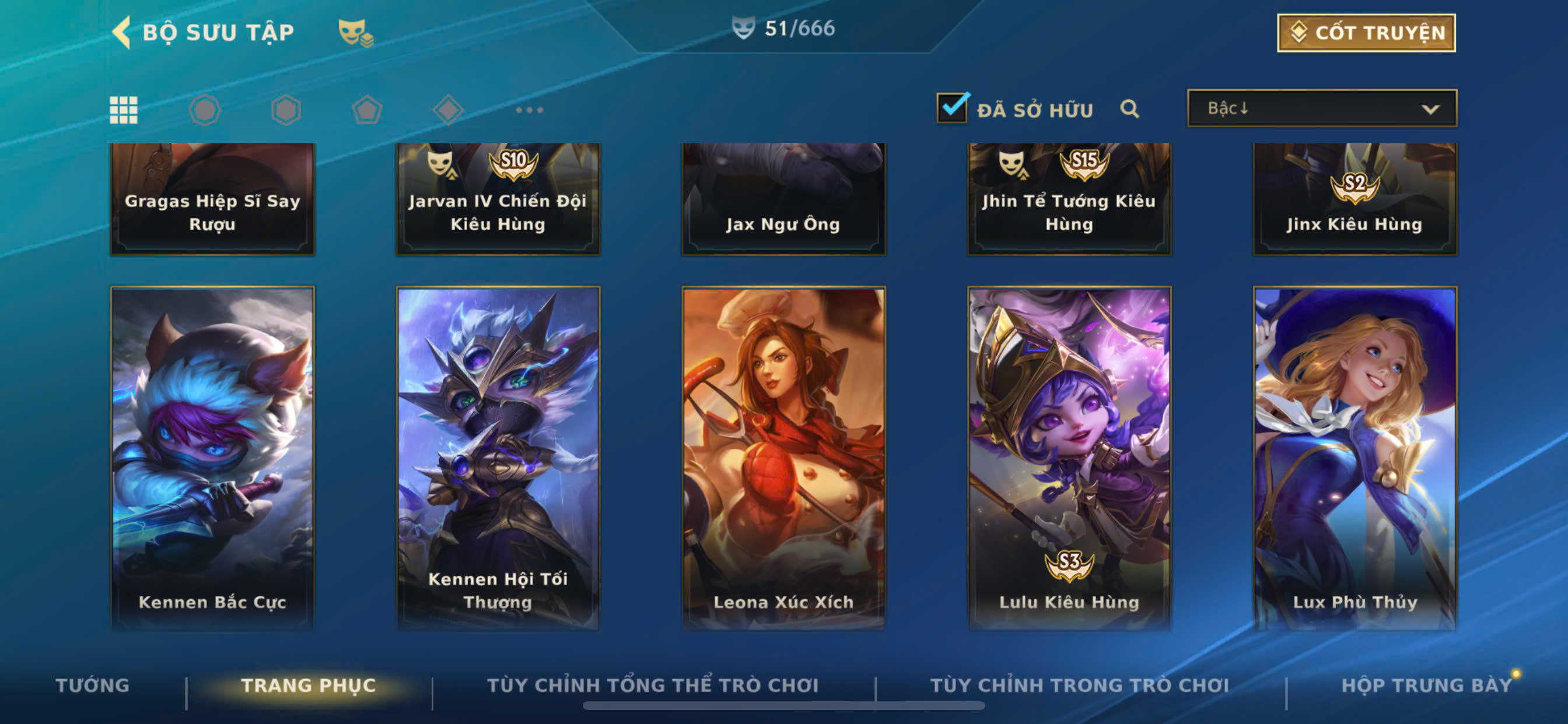Viewport: 1568px width, 724px height.
Task: View the Lux Phù Thủy skin
Action: click(1354, 456)
